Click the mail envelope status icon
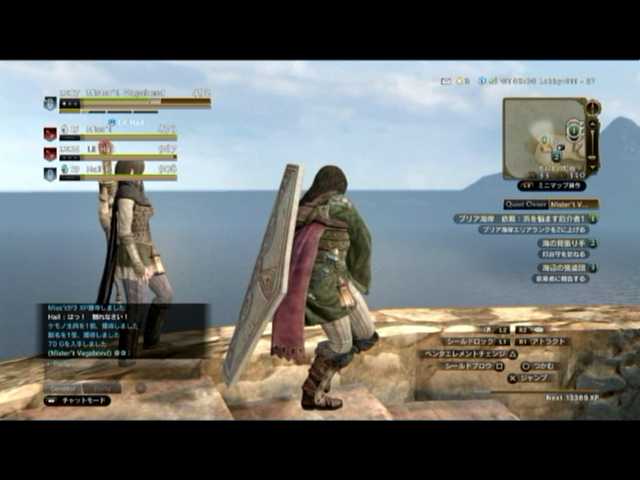 tap(446, 80)
